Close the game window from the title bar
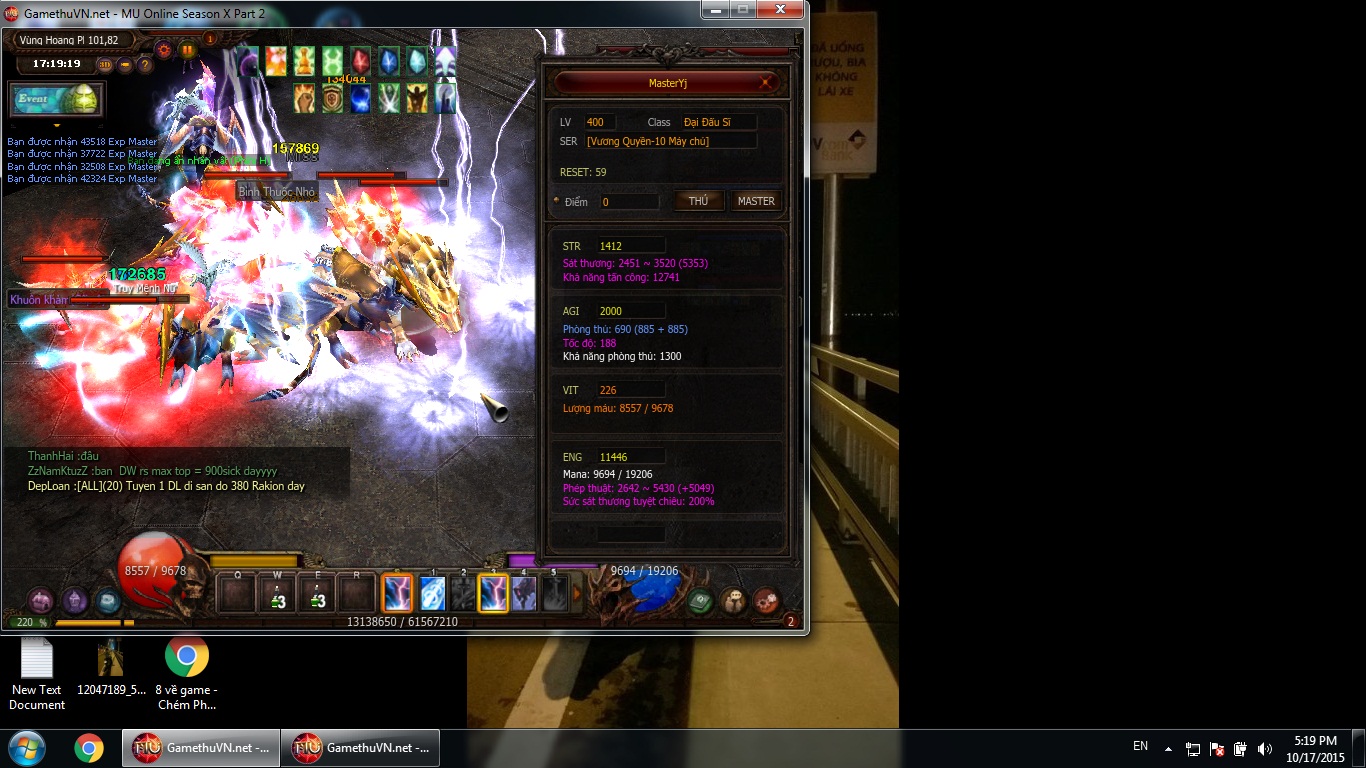Image resolution: width=1366 pixels, height=768 pixels. tap(780, 10)
